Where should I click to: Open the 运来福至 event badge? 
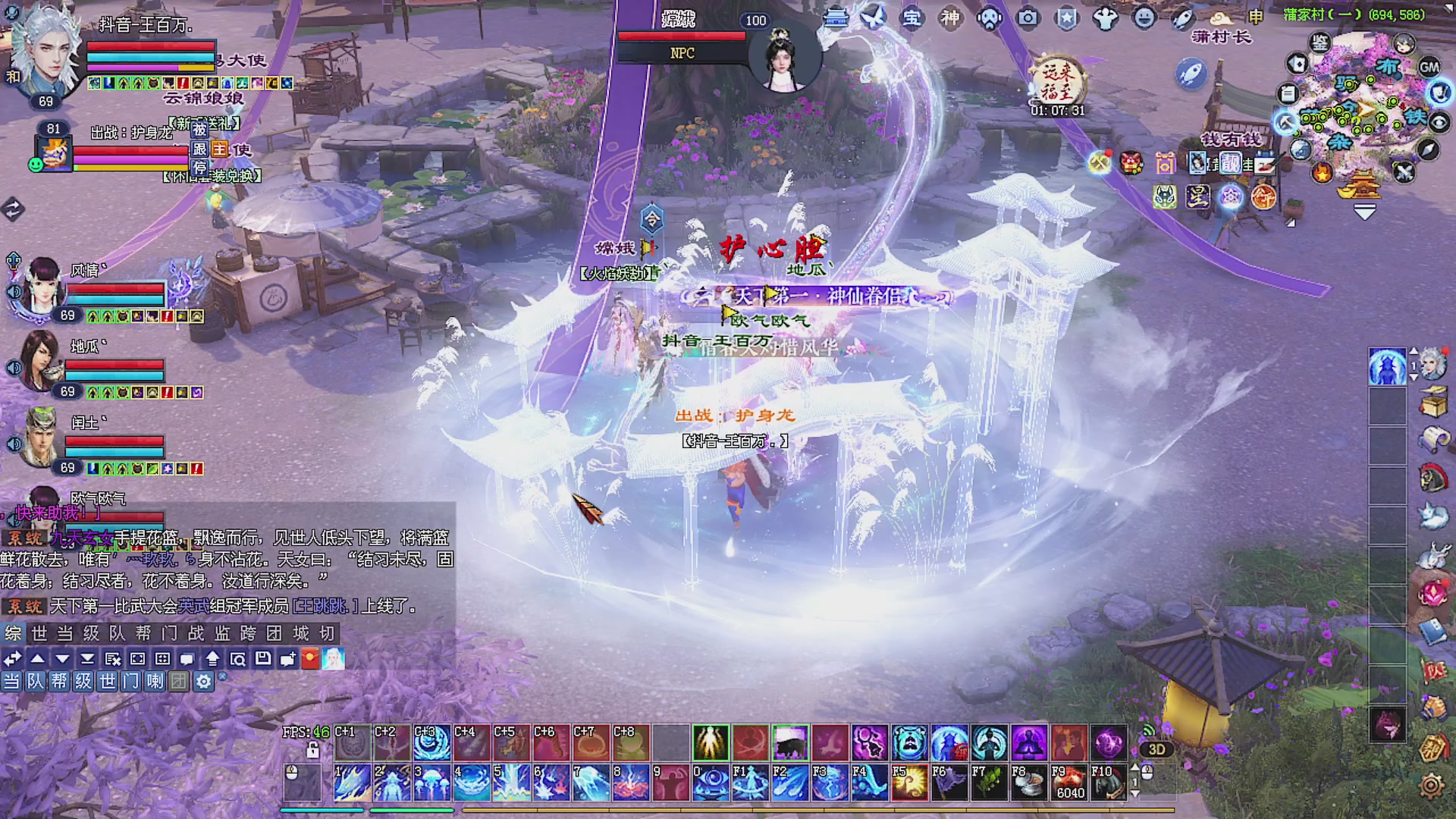1058,82
